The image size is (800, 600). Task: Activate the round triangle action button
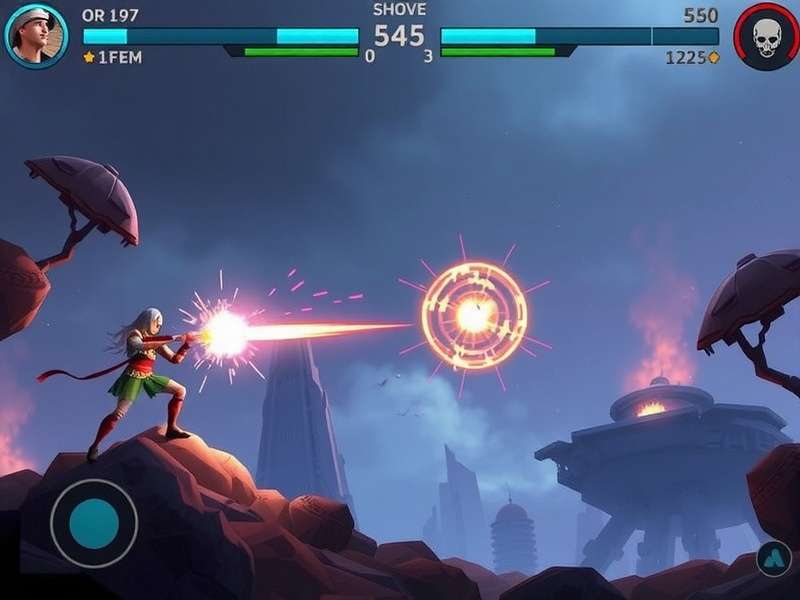point(774,559)
